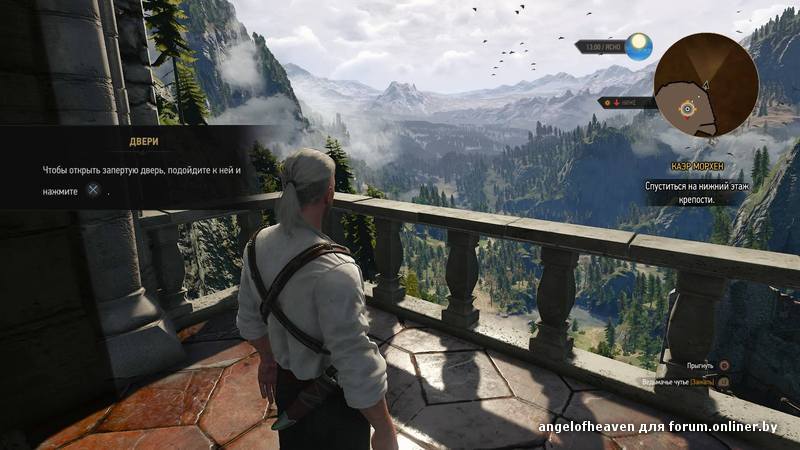Click the sun weather icon
Image resolution: width=800 pixels, height=450 pixels.
pyautogui.click(x=638, y=46)
